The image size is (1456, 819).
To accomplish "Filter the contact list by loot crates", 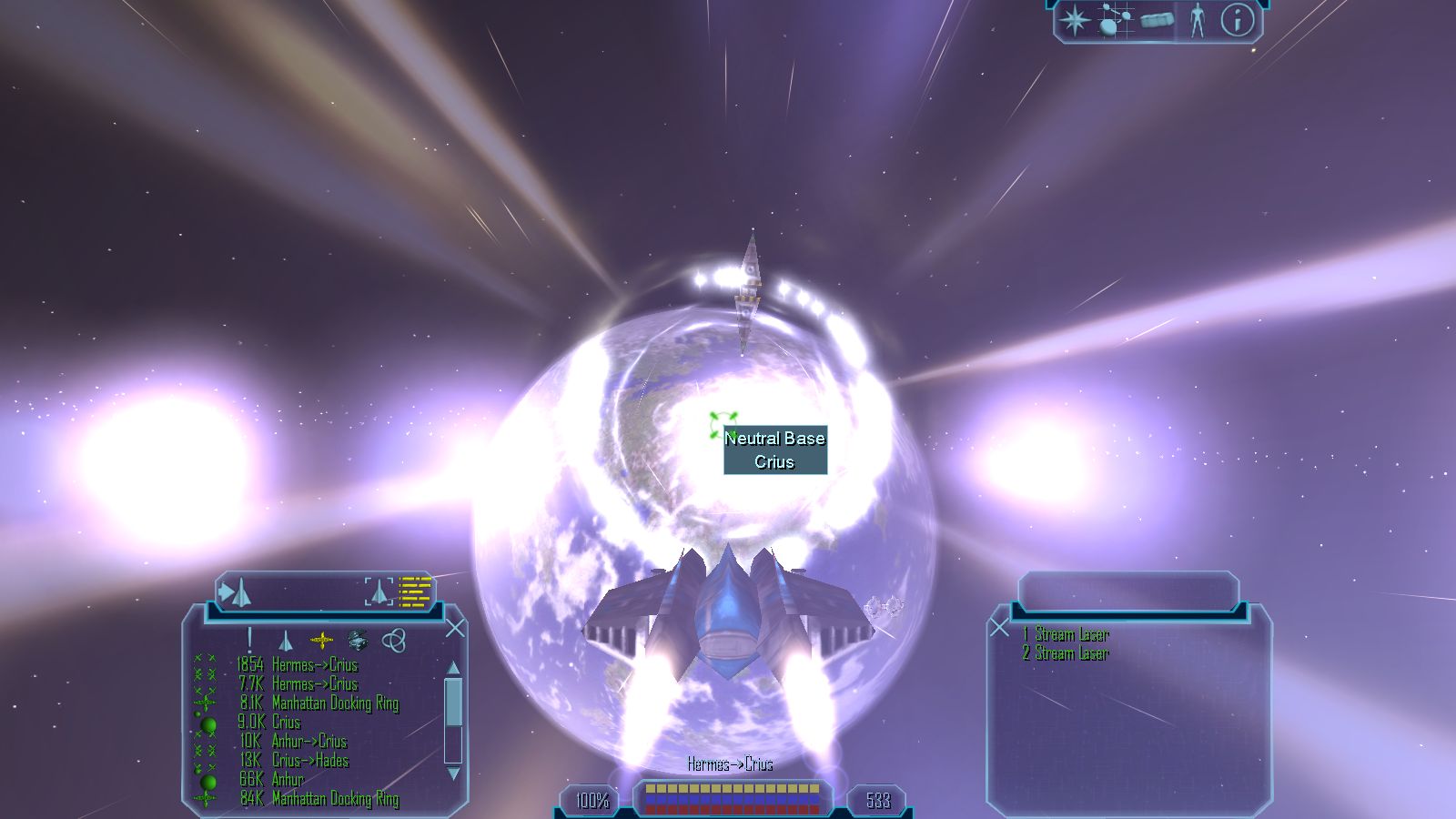I will 357,641.
